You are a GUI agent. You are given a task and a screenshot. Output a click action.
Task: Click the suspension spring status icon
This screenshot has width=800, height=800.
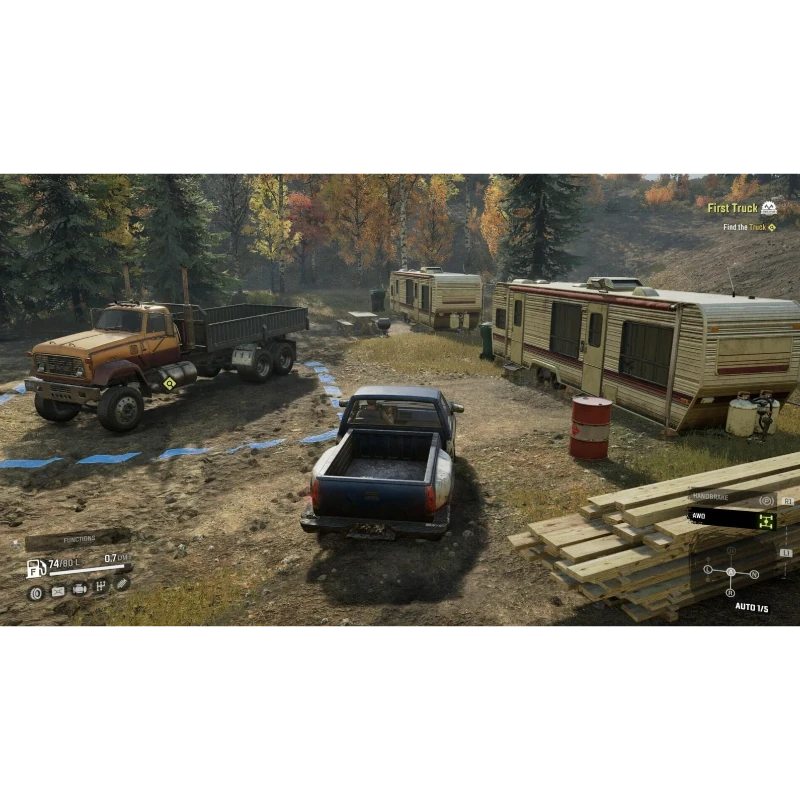pos(122,583)
